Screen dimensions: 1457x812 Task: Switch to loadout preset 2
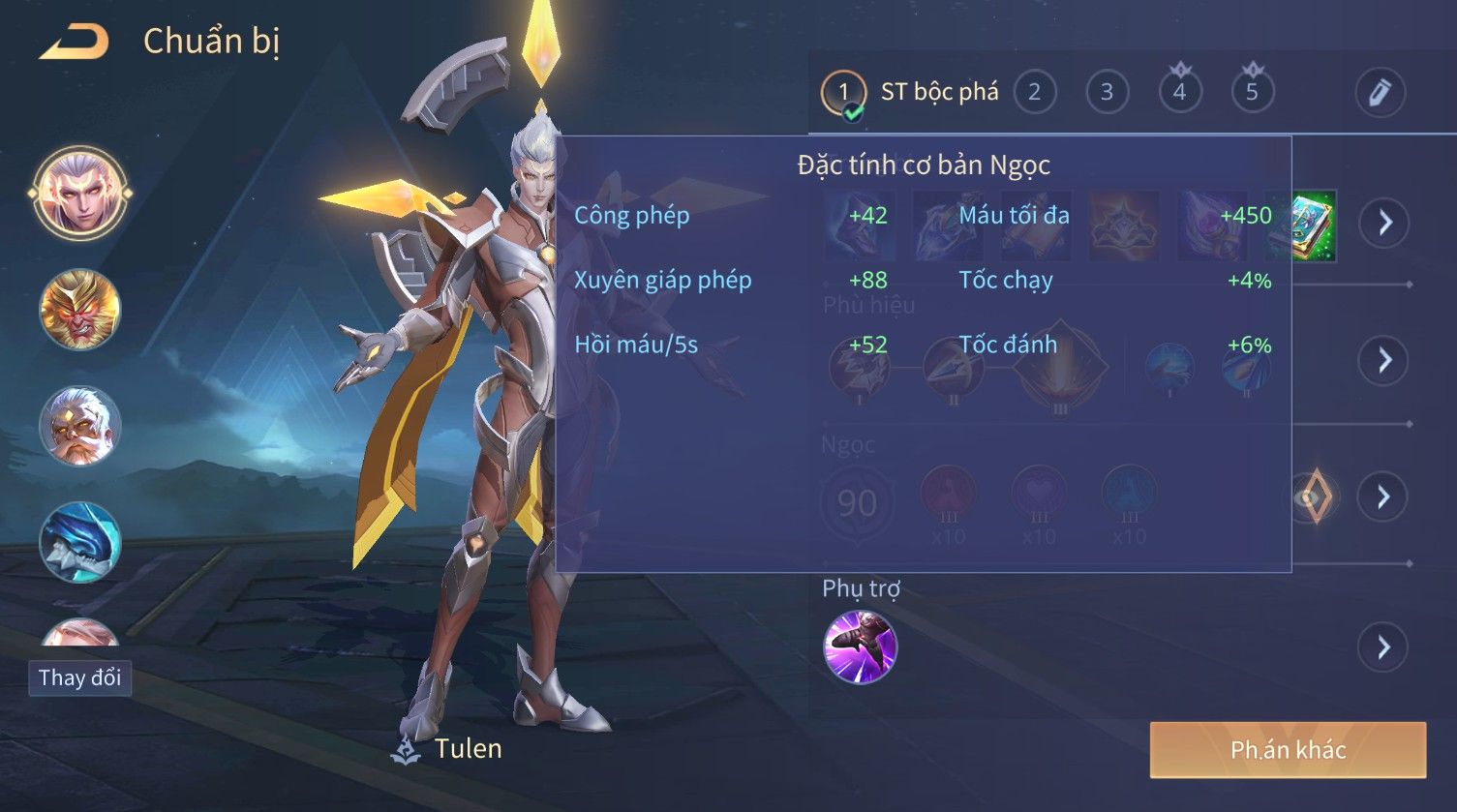[1034, 92]
